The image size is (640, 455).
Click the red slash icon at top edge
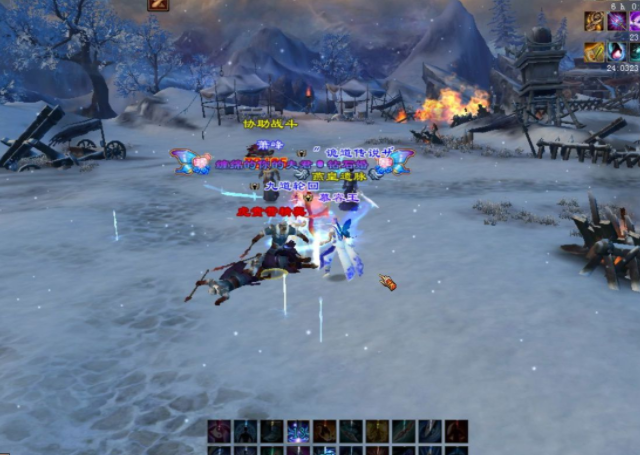click(x=158, y=5)
